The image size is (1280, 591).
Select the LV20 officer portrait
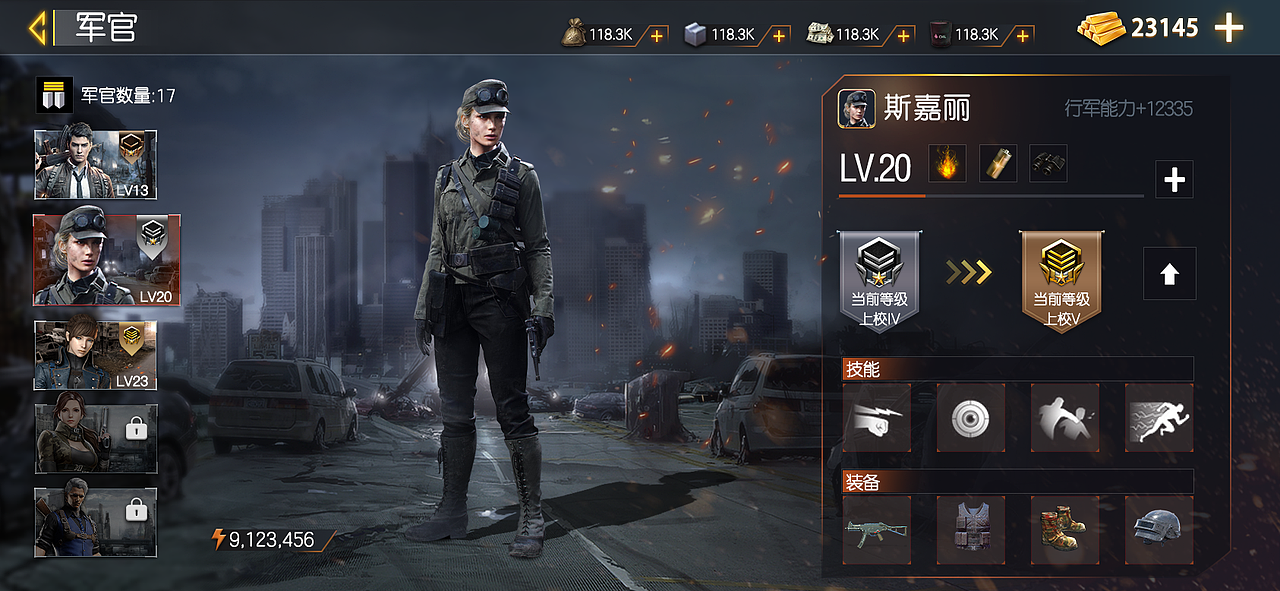pyautogui.click(x=107, y=260)
